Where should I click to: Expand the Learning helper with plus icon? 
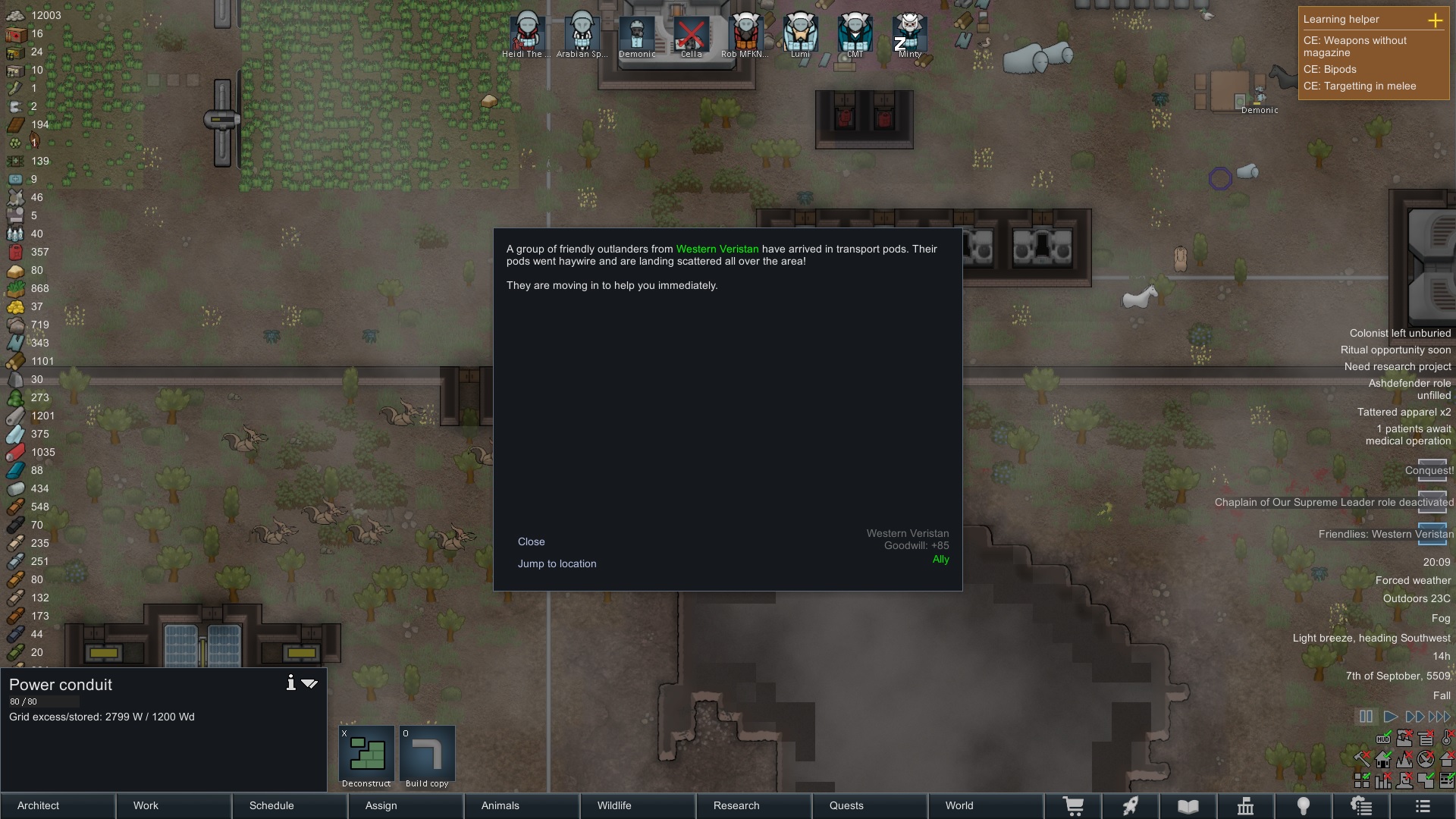1437,21
